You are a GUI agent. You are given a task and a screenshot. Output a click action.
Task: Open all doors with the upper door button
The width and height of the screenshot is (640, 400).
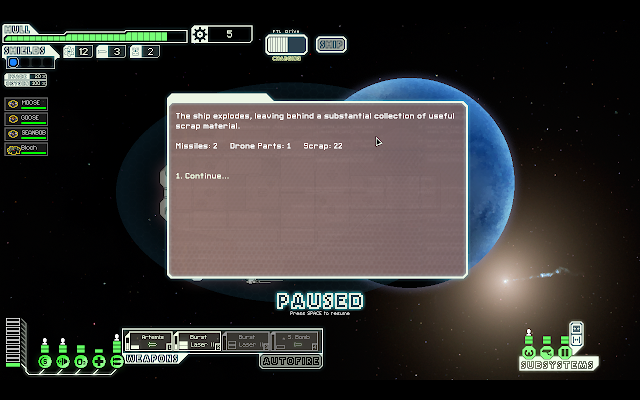(577, 327)
